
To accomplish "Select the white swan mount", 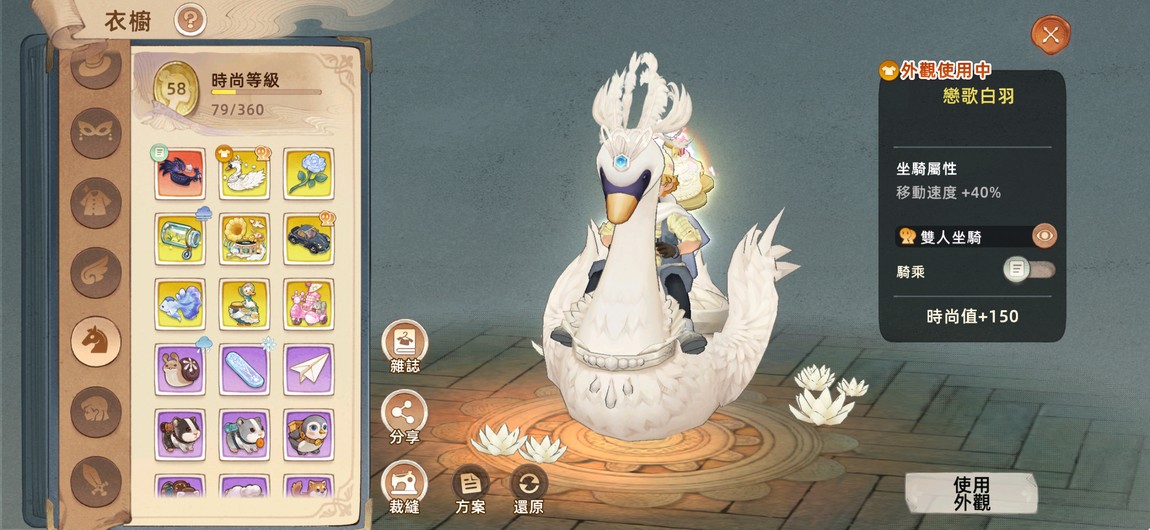I will [244, 174].
